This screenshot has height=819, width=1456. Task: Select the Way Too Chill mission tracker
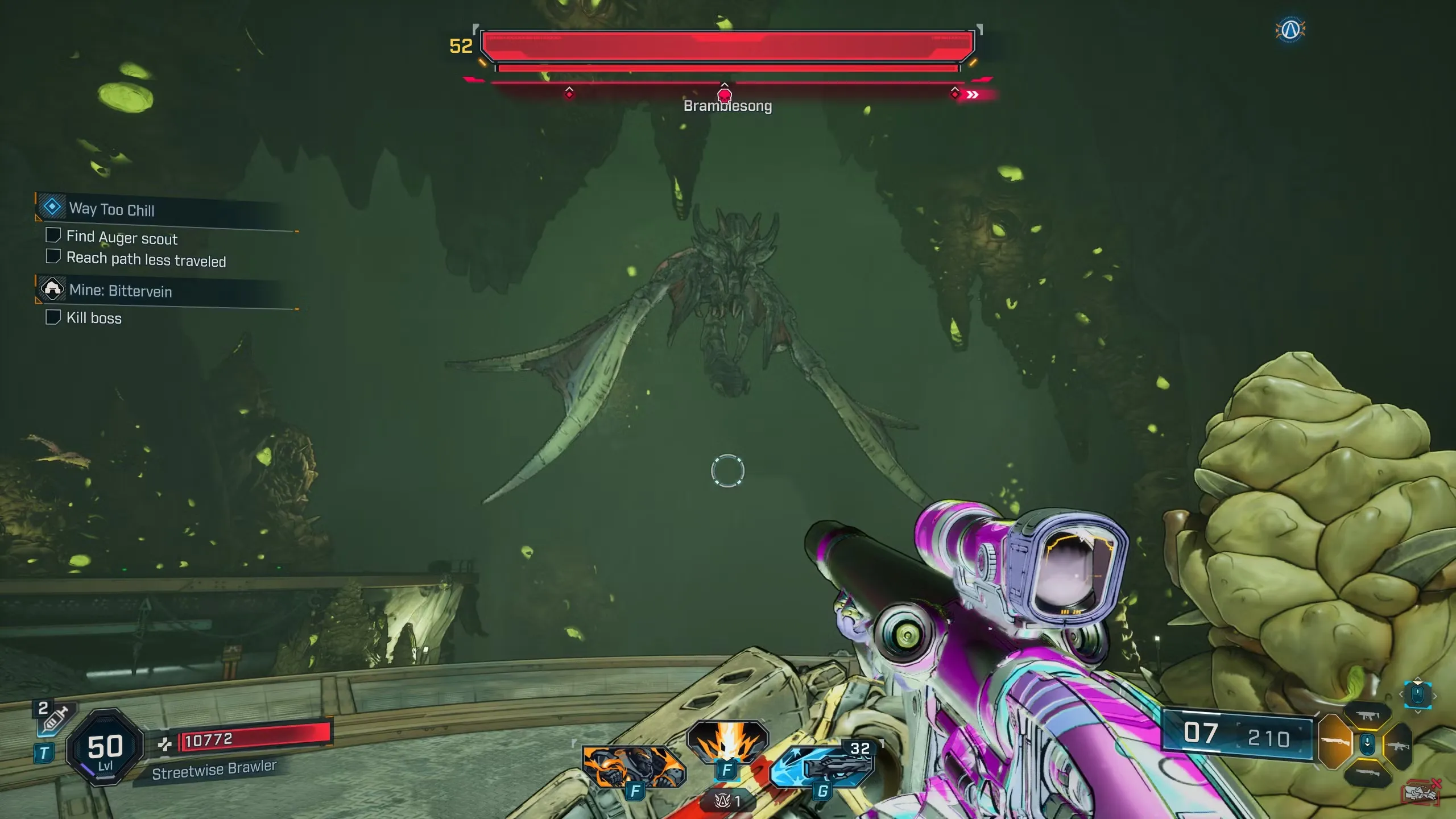(111, 209)
